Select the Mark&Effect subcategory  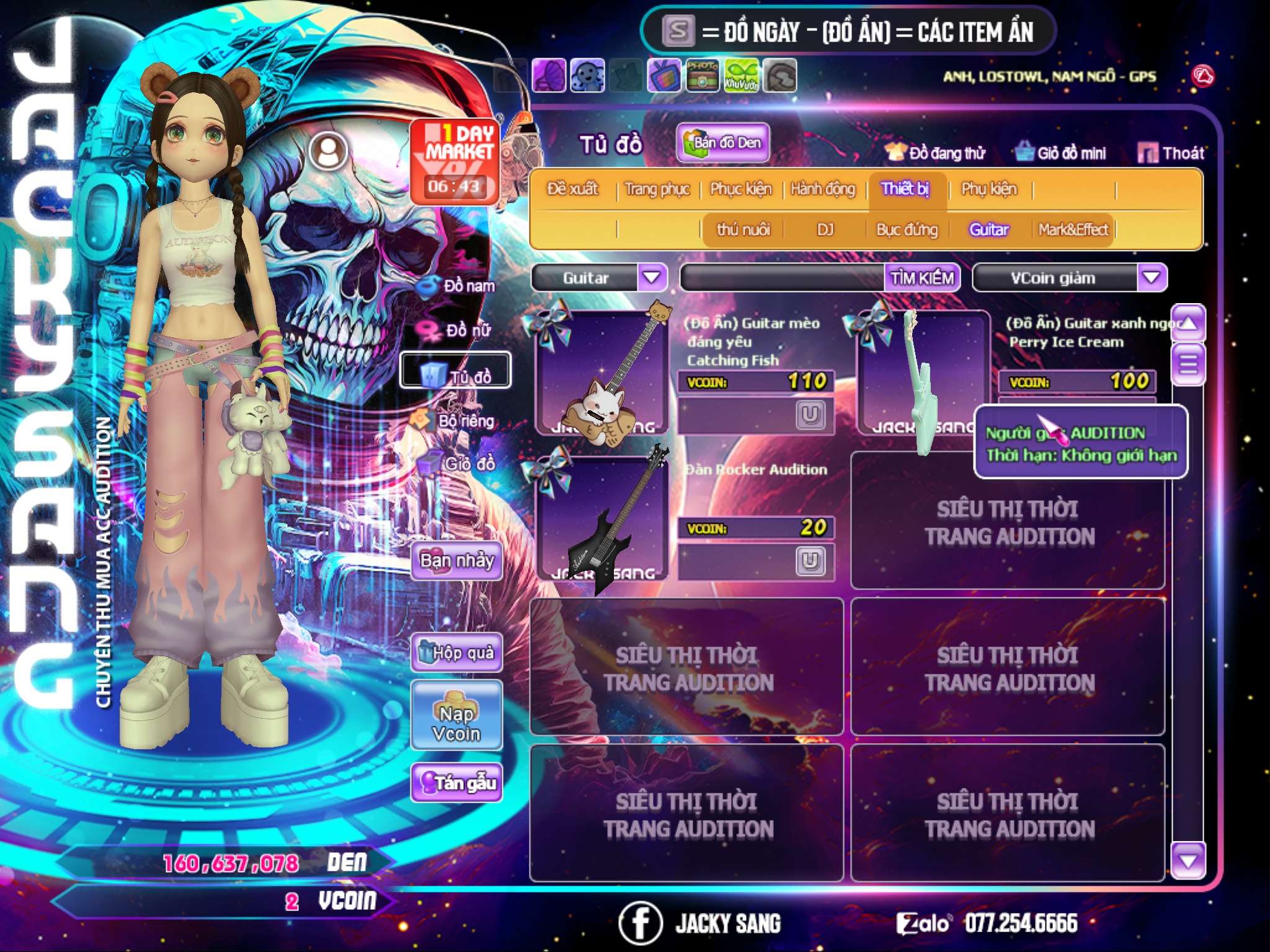[1073, 230]
